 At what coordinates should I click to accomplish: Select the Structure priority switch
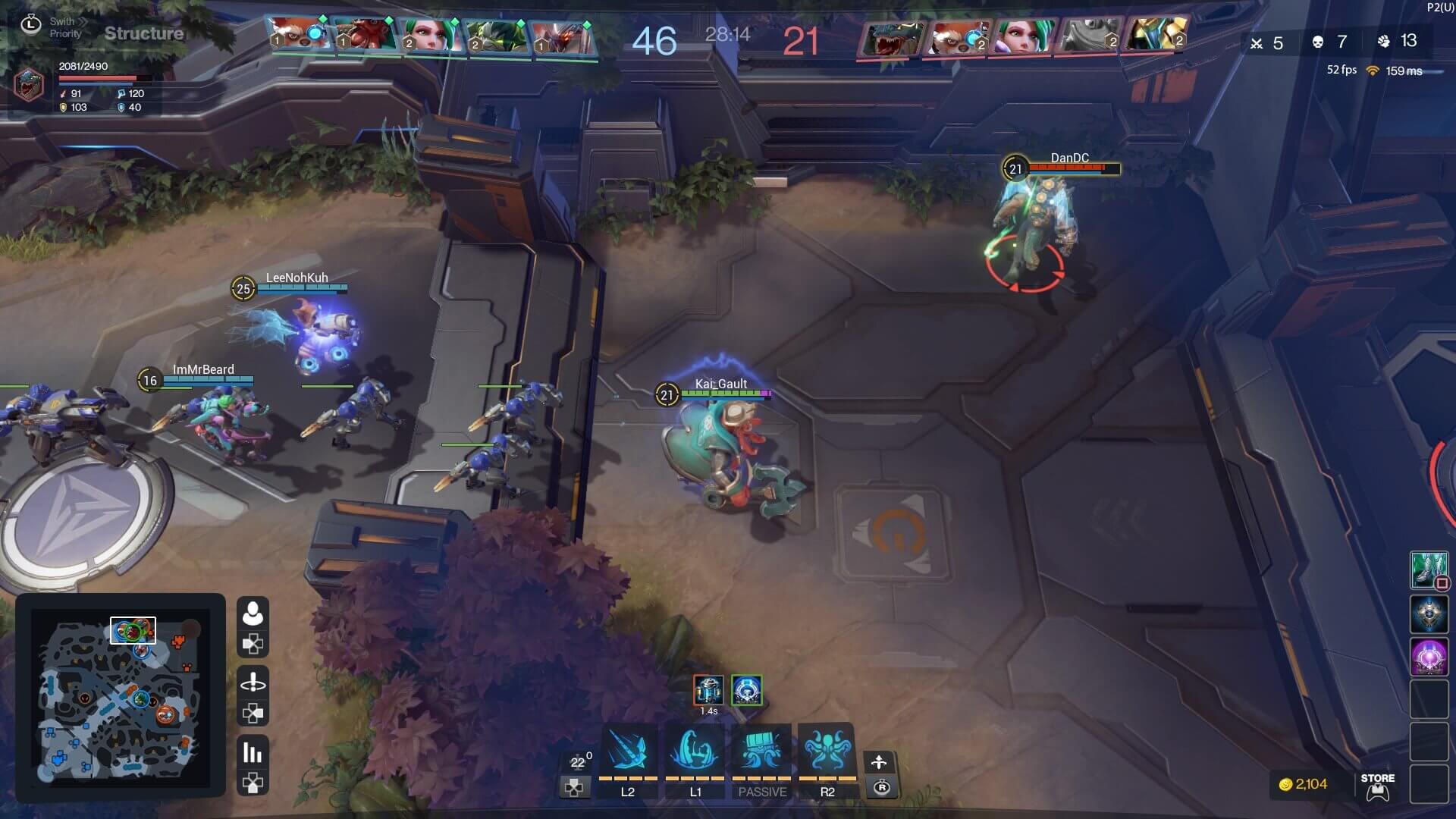click(143, 33)
